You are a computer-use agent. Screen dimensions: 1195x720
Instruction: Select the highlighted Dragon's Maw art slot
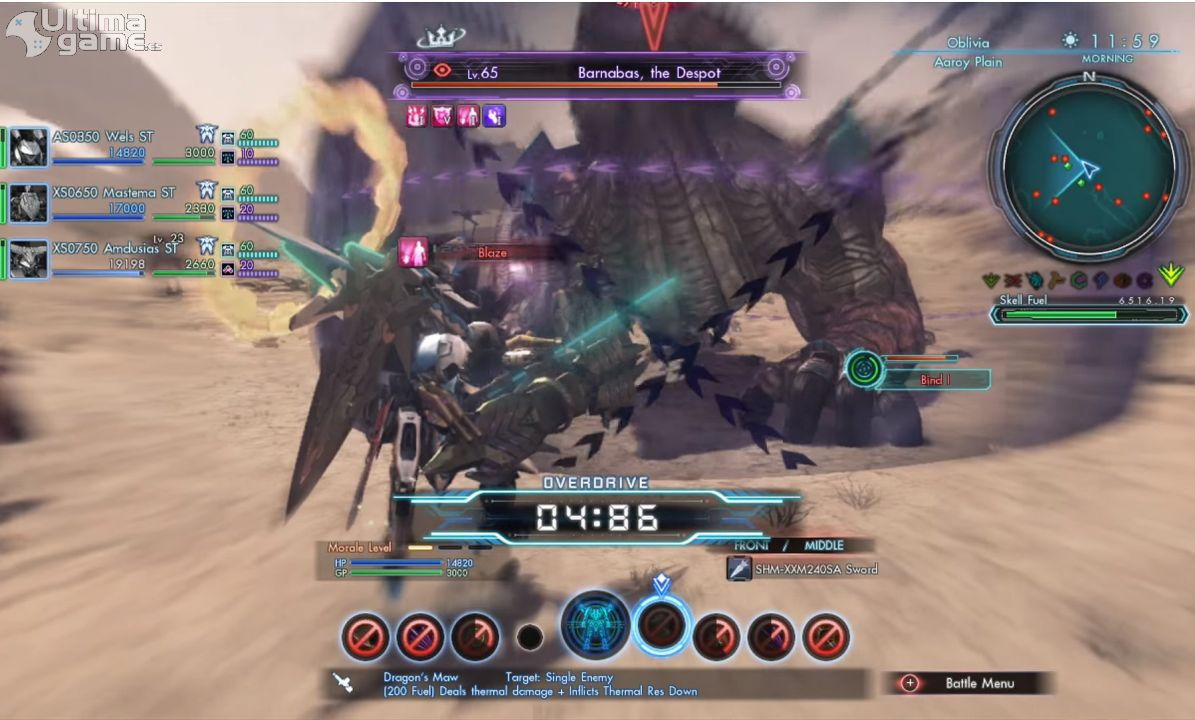pos(662,626)
